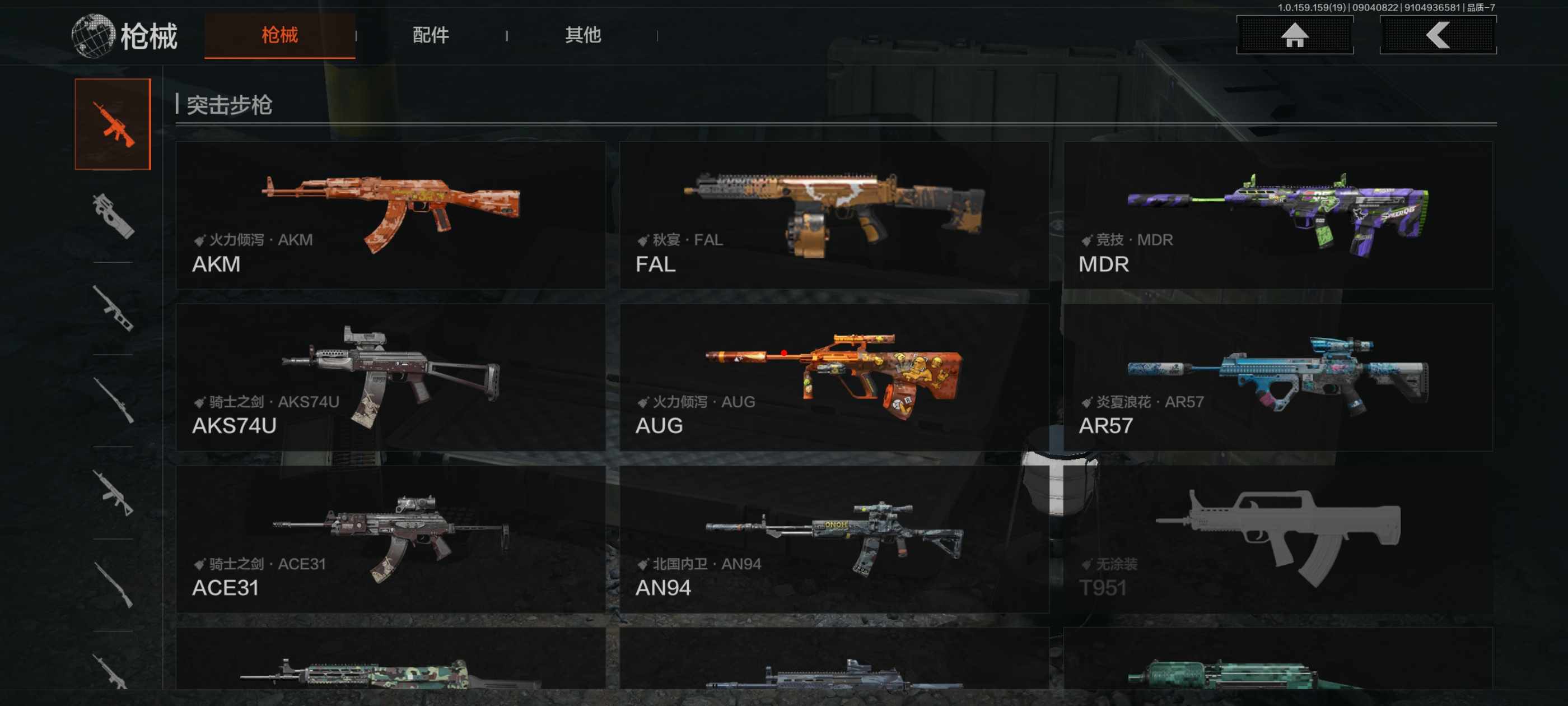Choose the AR57 weapon card

[1277, 377]
